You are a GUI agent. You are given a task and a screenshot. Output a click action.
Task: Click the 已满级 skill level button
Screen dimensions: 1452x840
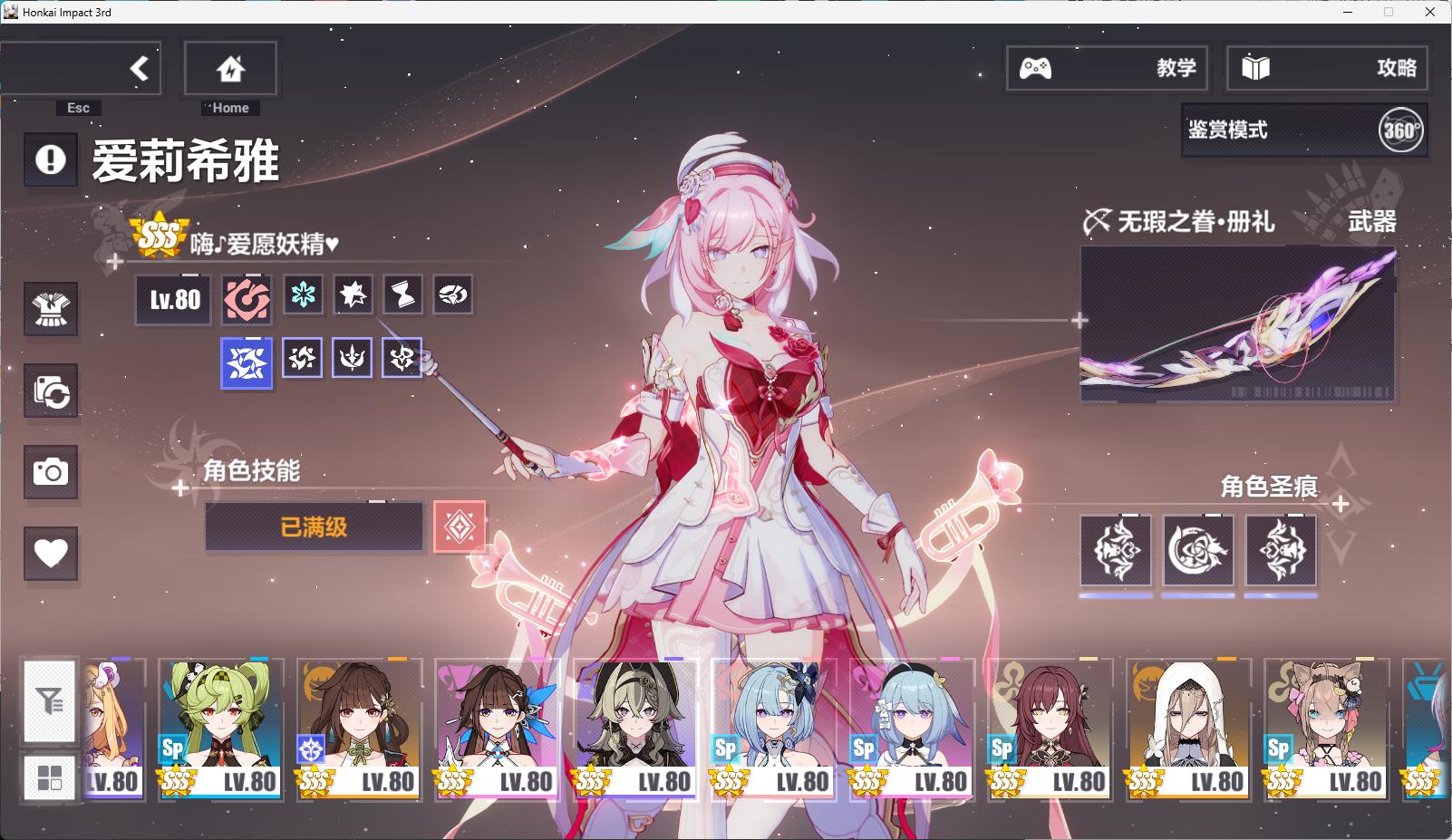pyautogui.click(x=315, y=527)
